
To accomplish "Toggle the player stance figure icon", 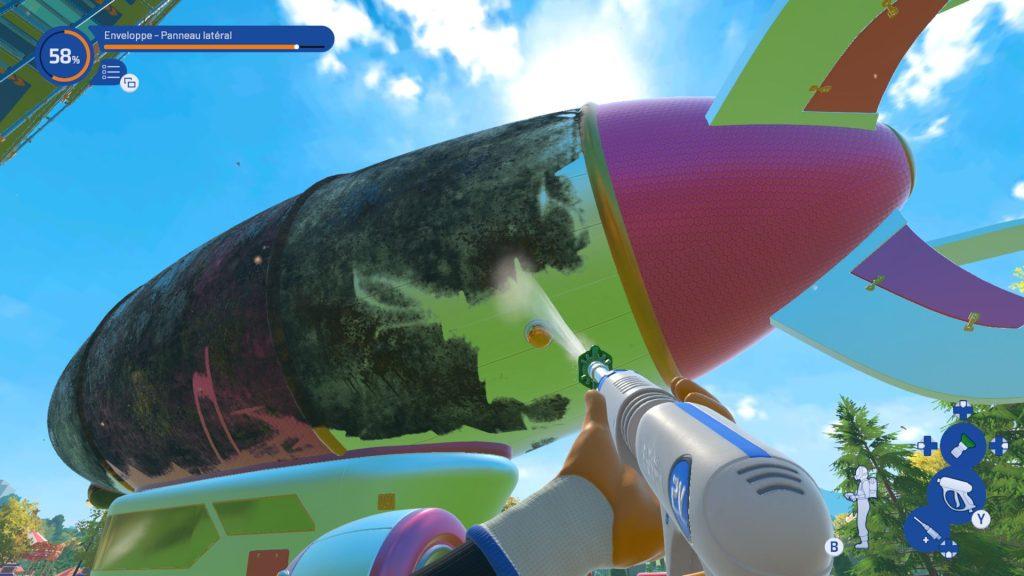I will tap(858, 505).
